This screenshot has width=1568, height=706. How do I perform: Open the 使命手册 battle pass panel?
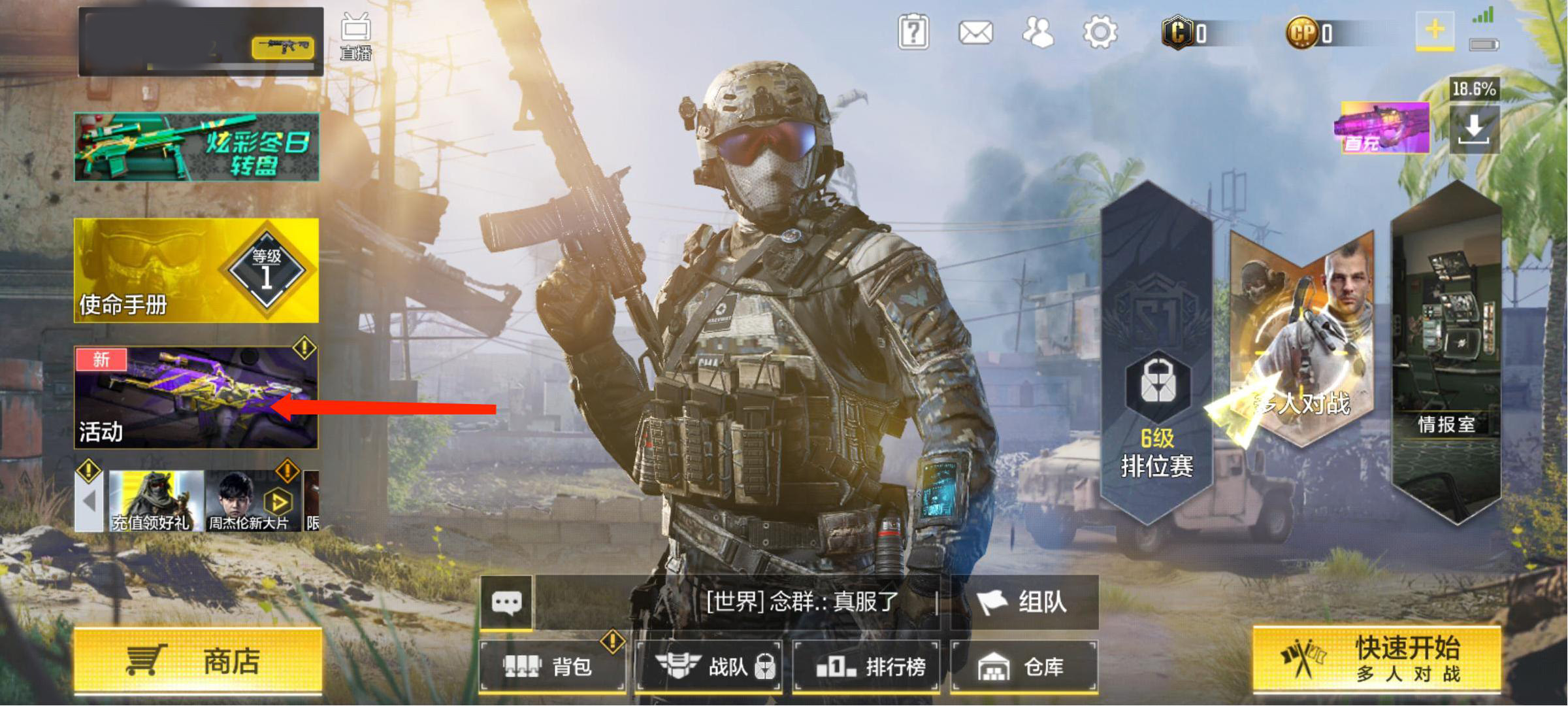point(197,270)
